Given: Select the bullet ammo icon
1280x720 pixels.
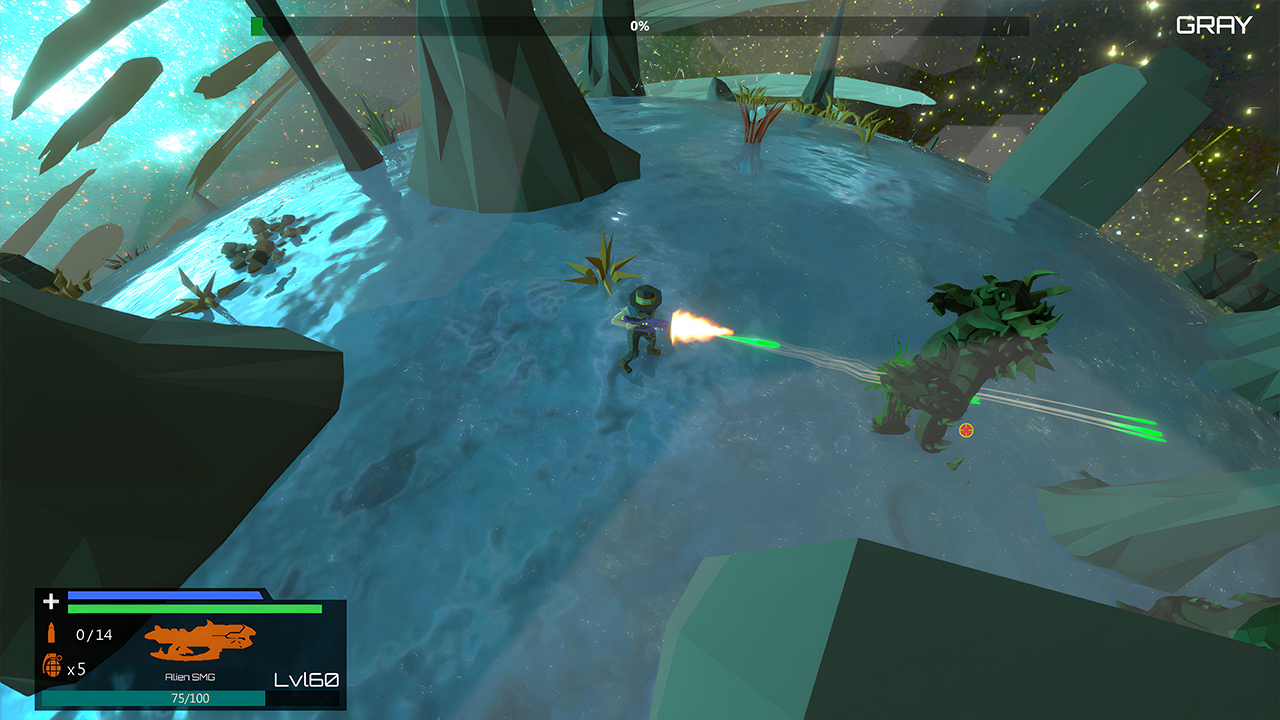Looking at the screenshot, I should [x=49, y=632].
